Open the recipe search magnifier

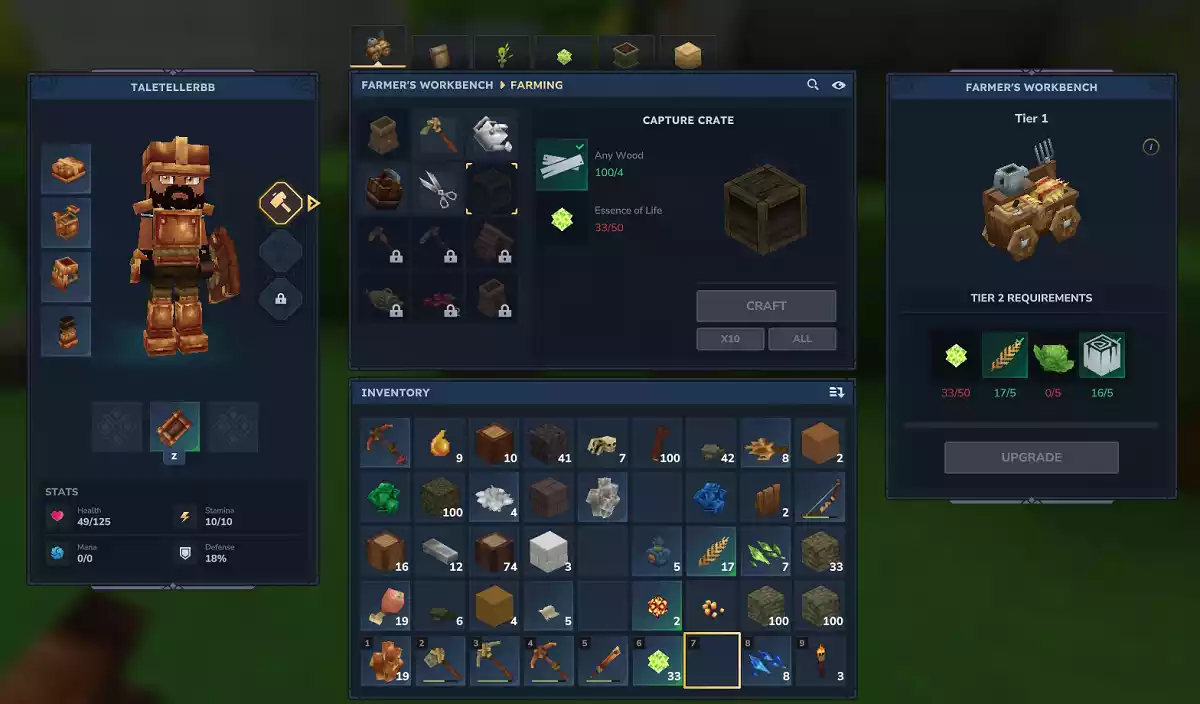tap(813, 85)
